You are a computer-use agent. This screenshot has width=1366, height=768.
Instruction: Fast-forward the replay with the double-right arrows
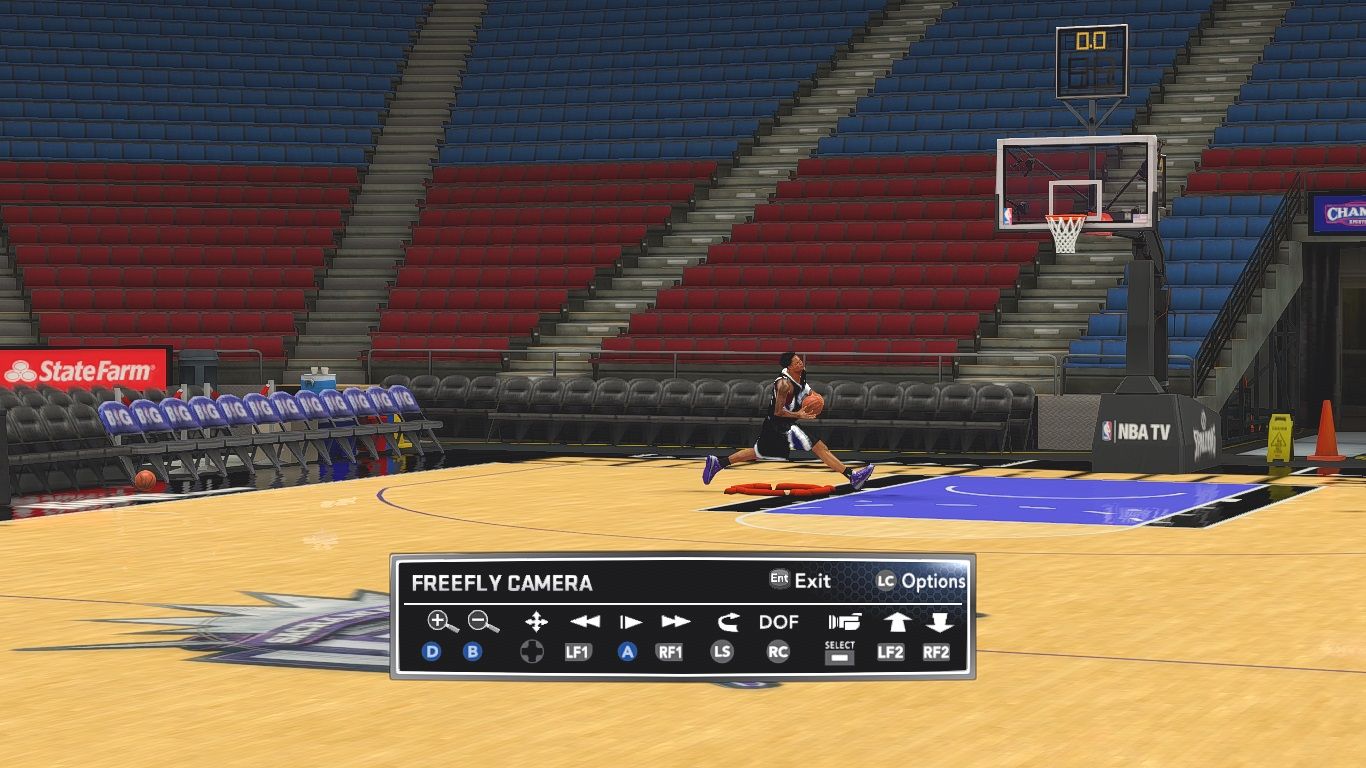(x=676, y=622)
